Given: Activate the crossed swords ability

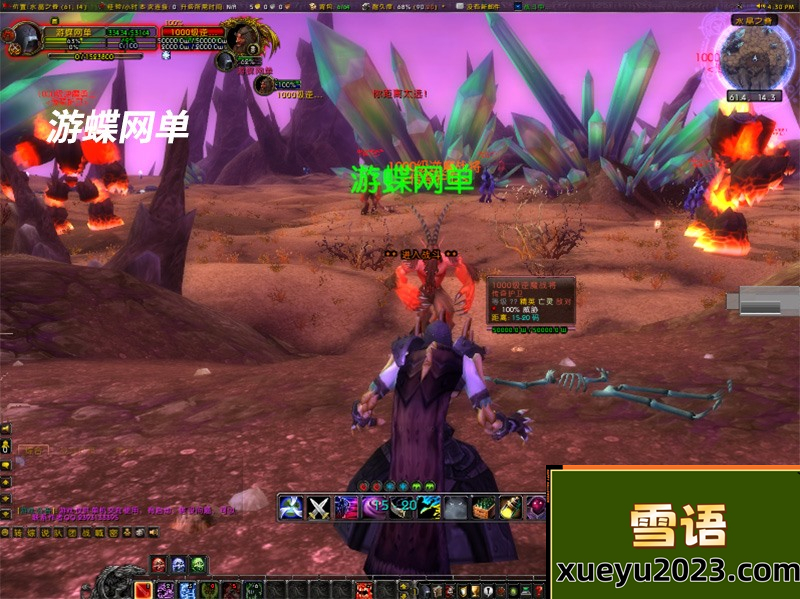Looking at the screenshot, I should [319, 507].
